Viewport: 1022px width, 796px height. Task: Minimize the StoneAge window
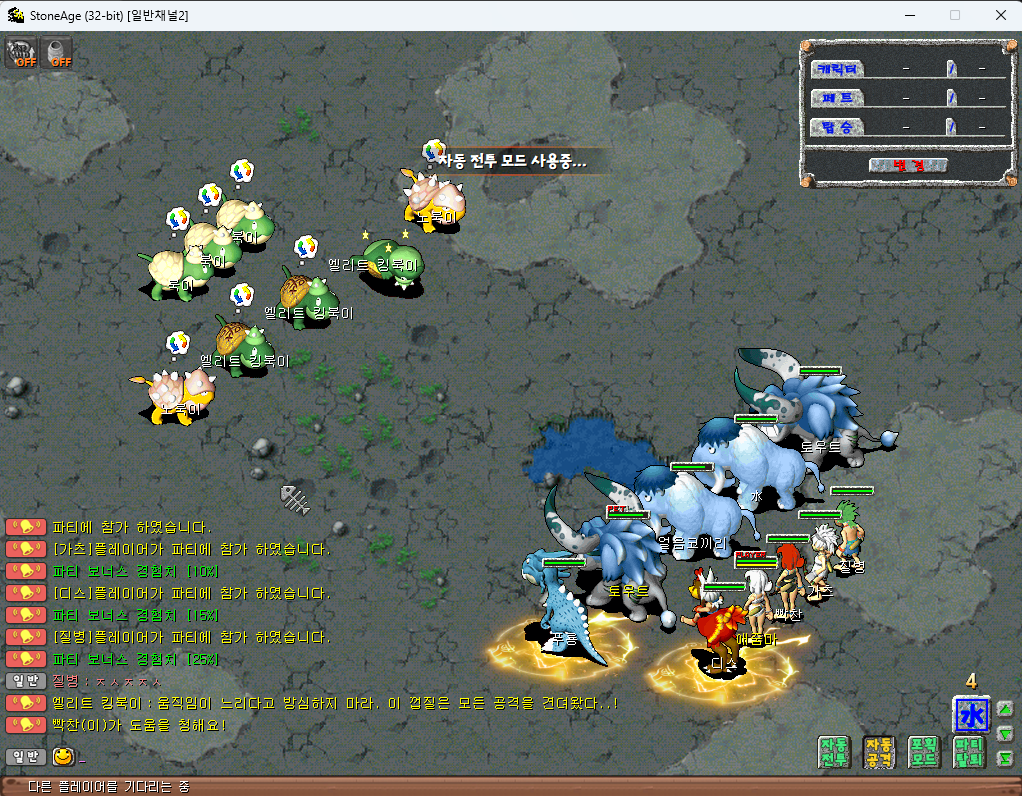tap(909, 15)
